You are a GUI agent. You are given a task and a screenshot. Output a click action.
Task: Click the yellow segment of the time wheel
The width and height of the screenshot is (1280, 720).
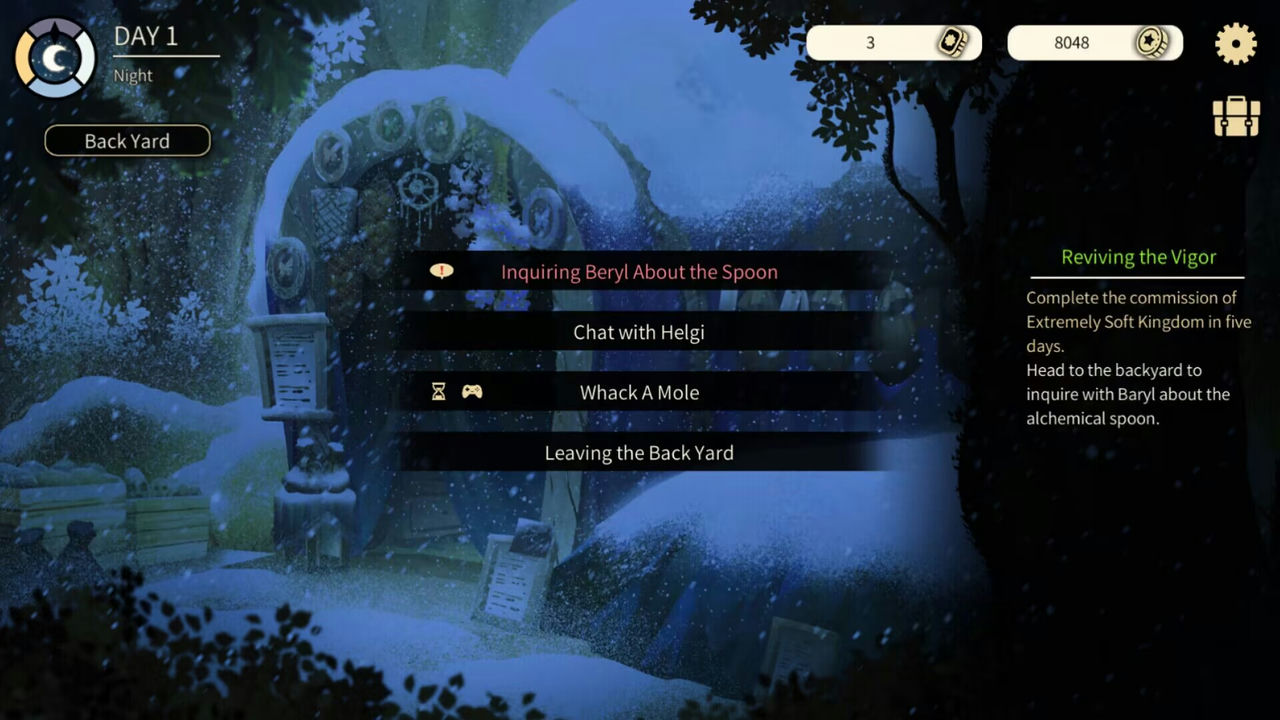[25, 57]
